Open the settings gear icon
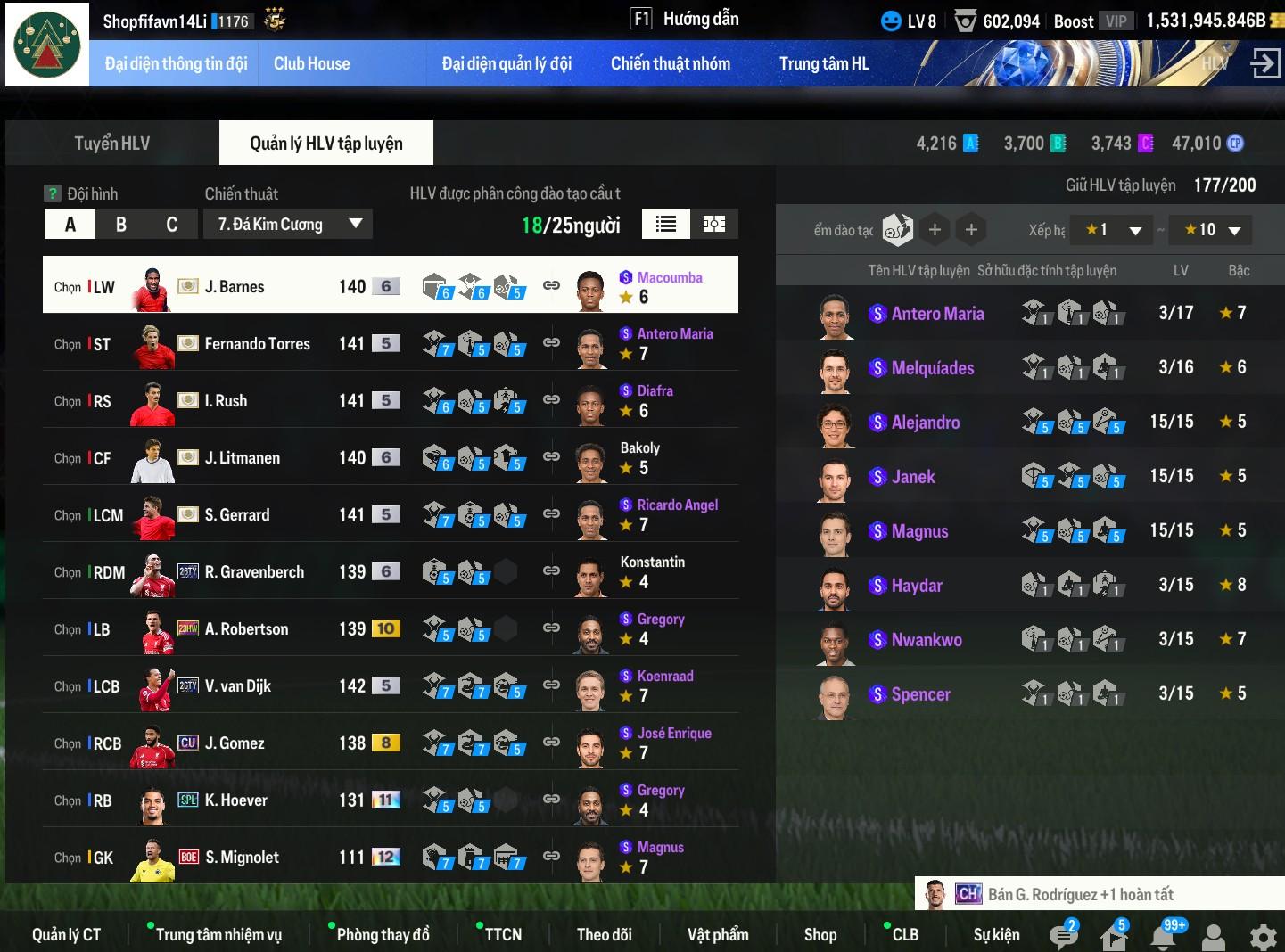The image size is (1285, 952). click(x=1263, y=937)
